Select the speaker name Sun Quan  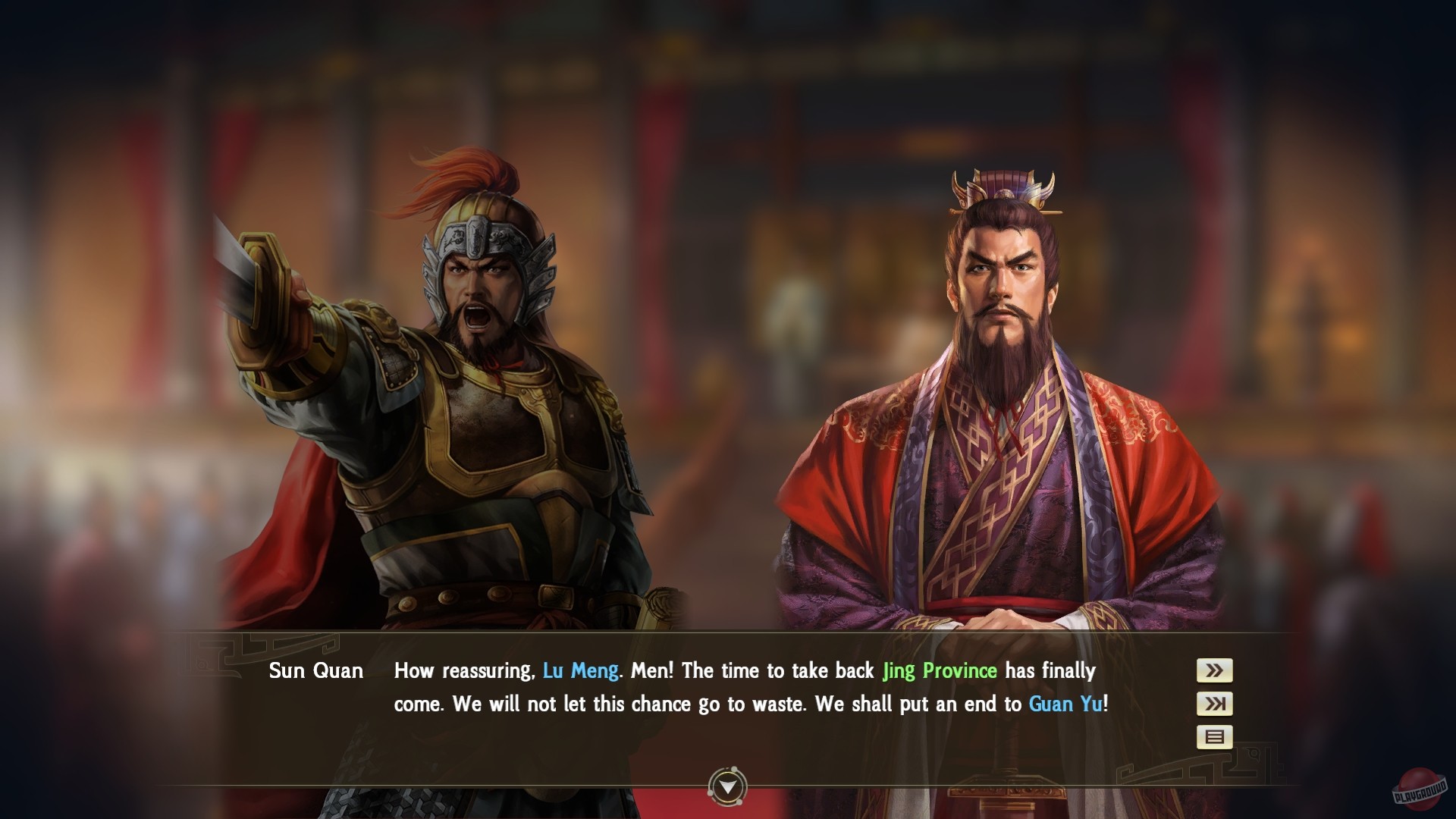[x=316, y=670]
